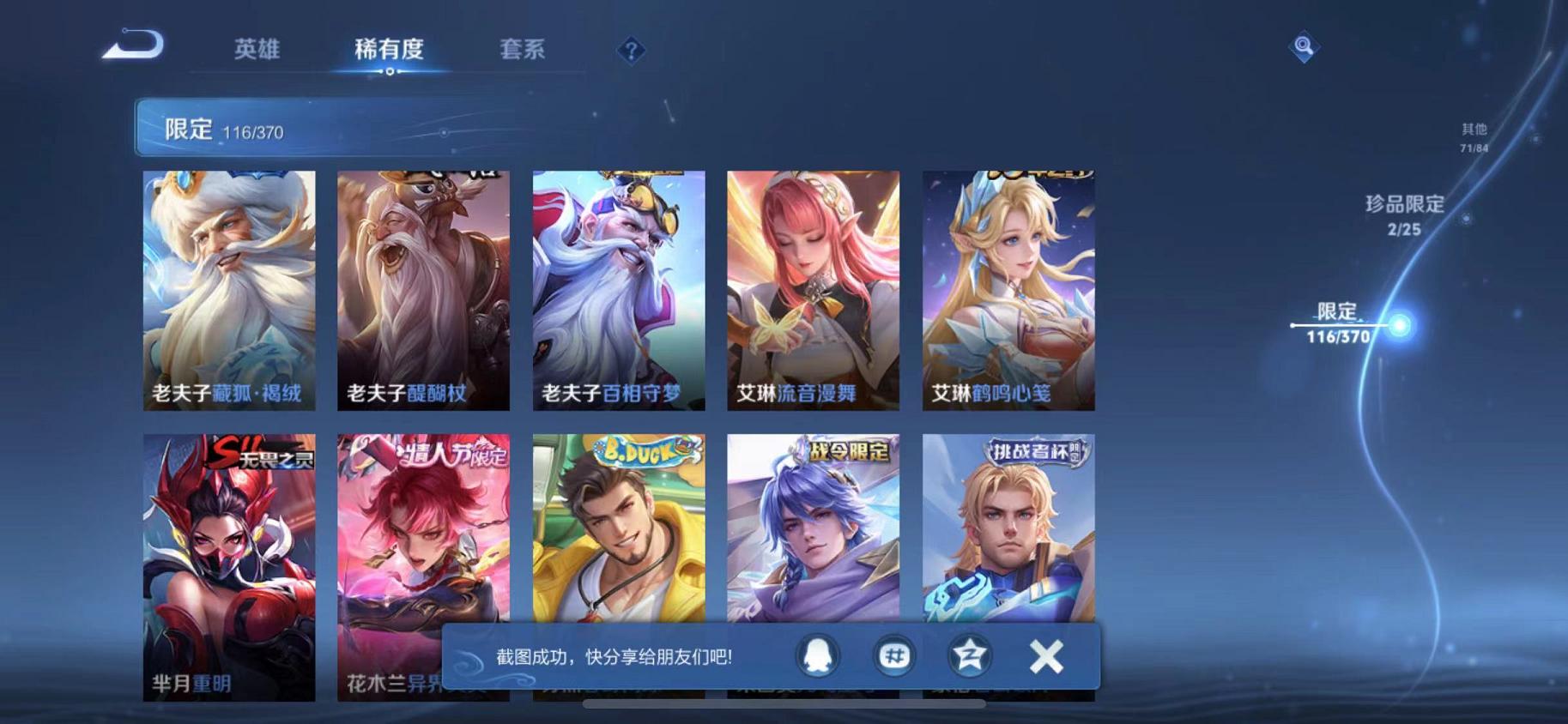
Task: Share screenshot to QQ channel (#)
Action: click(894, 655)
